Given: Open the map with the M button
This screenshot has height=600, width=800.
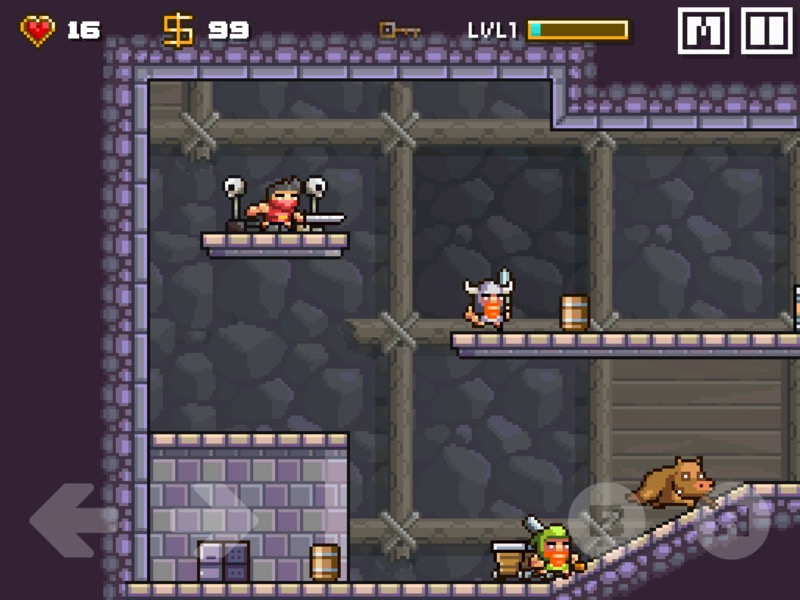Looking at the screenshot, I should point(703,31).
